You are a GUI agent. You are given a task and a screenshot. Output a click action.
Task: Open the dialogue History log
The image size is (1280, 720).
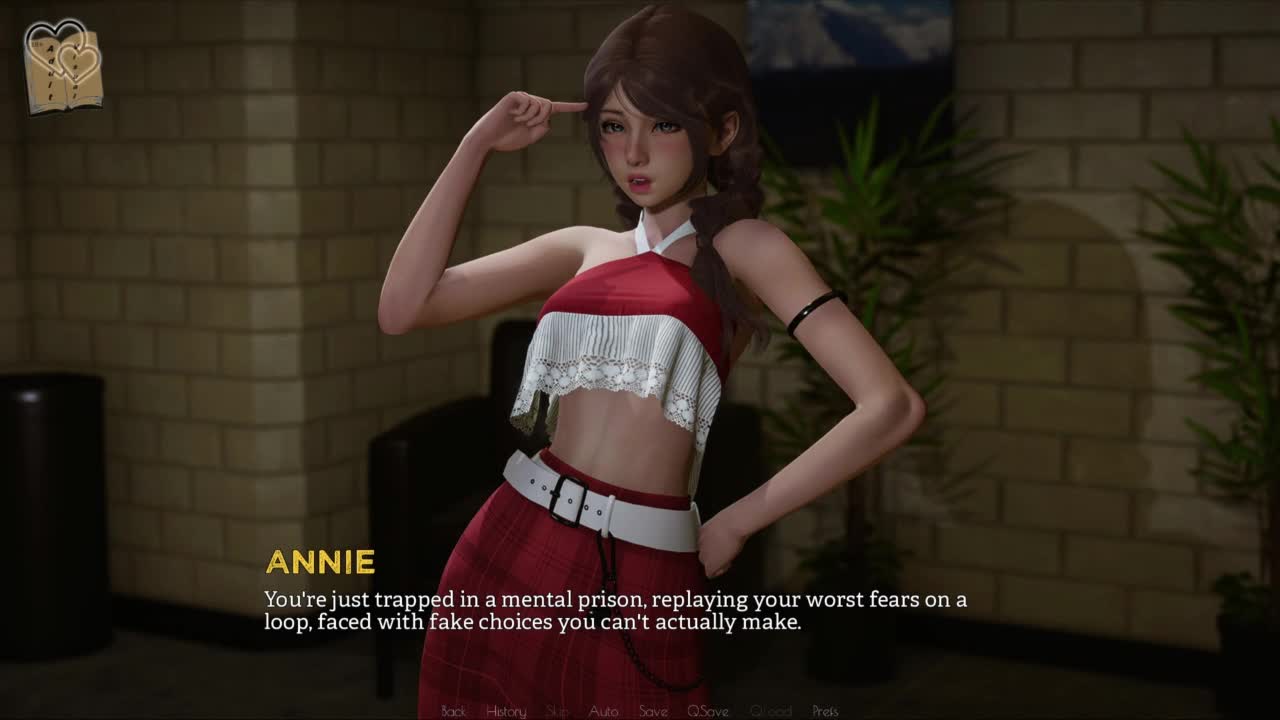coord(506,711)
